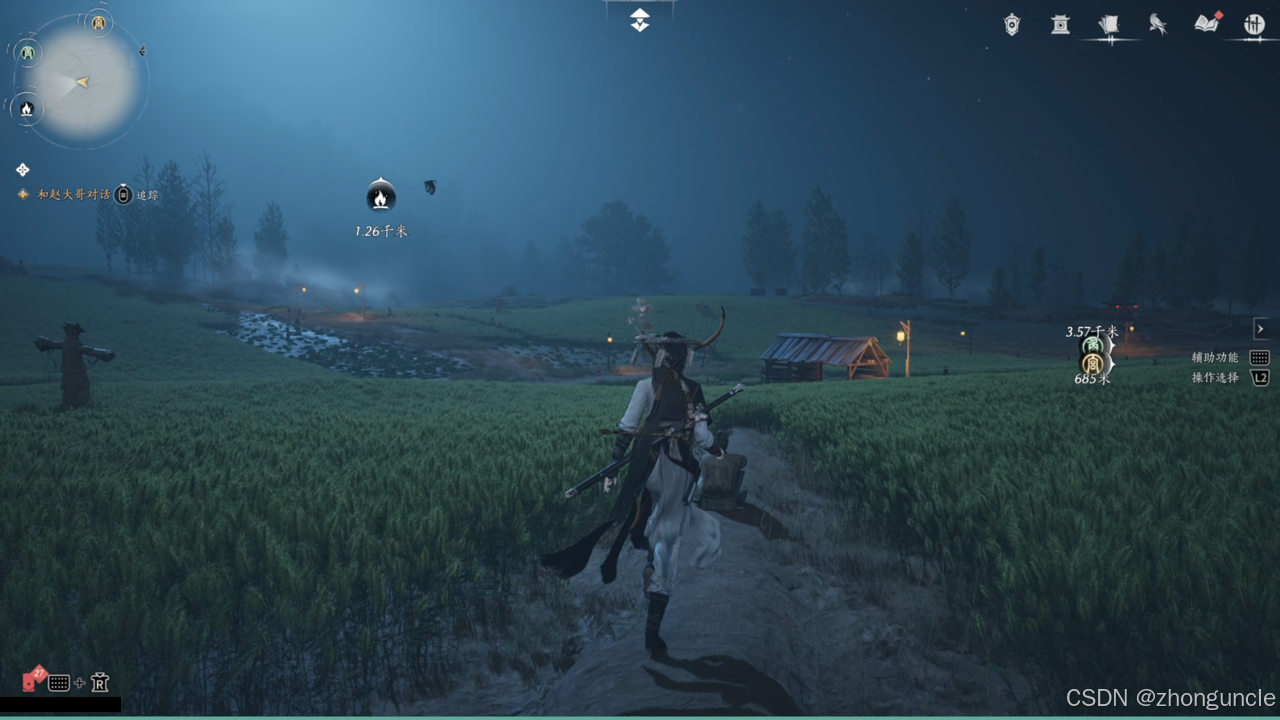
Task: Expand the top-center double arrow indicator
Action: click(639, 18)
